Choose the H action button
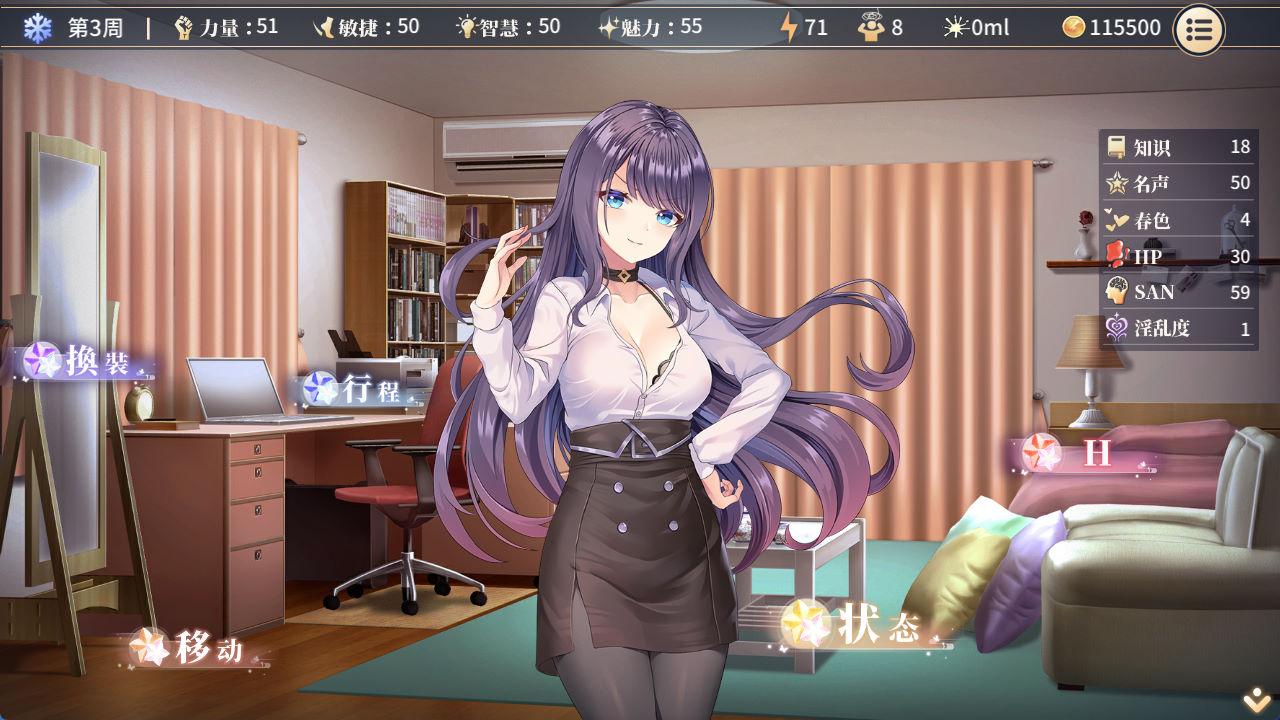The image size is (1280, 720). pos(1085,454)
